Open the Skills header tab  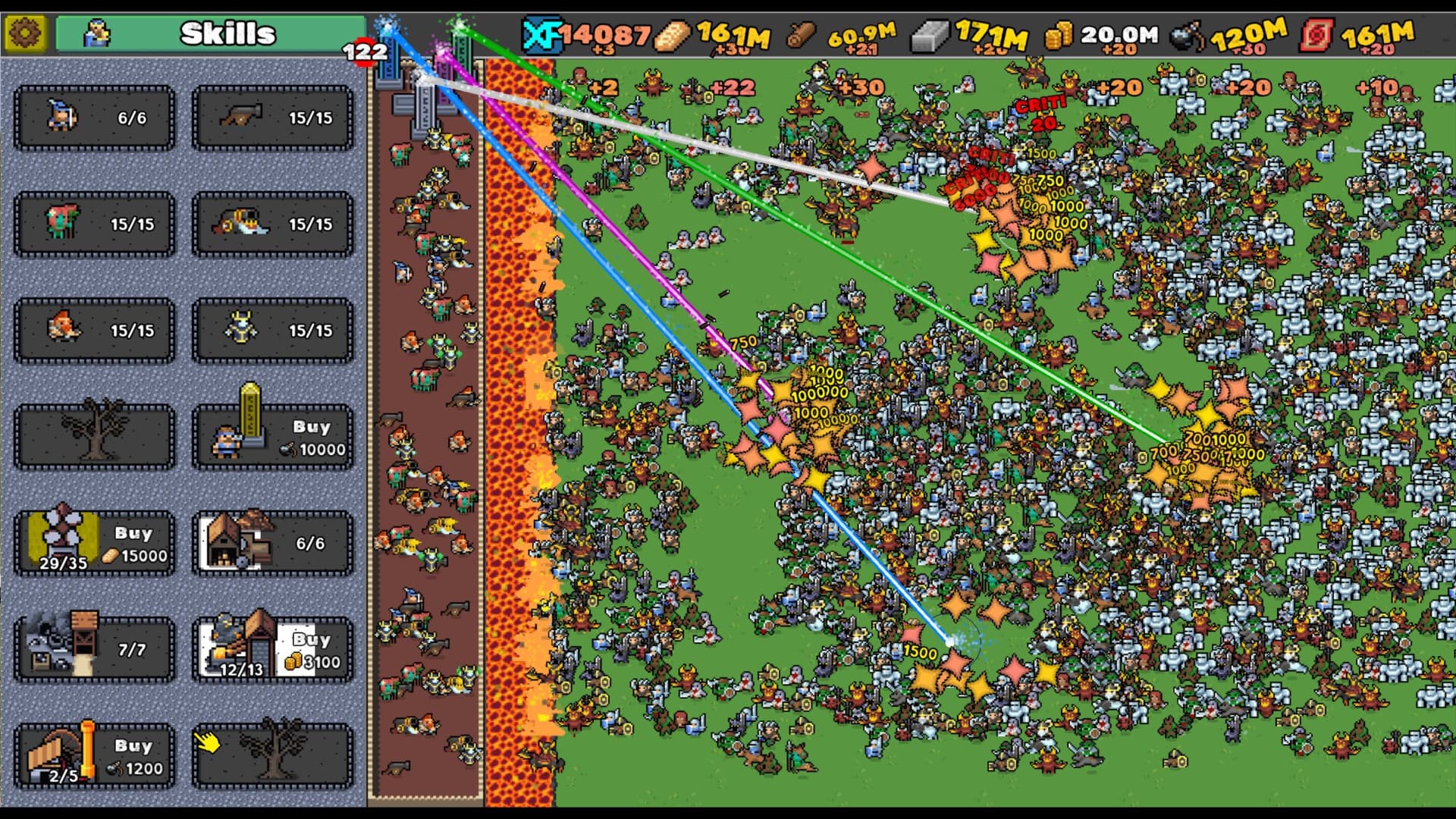[225, 32]
